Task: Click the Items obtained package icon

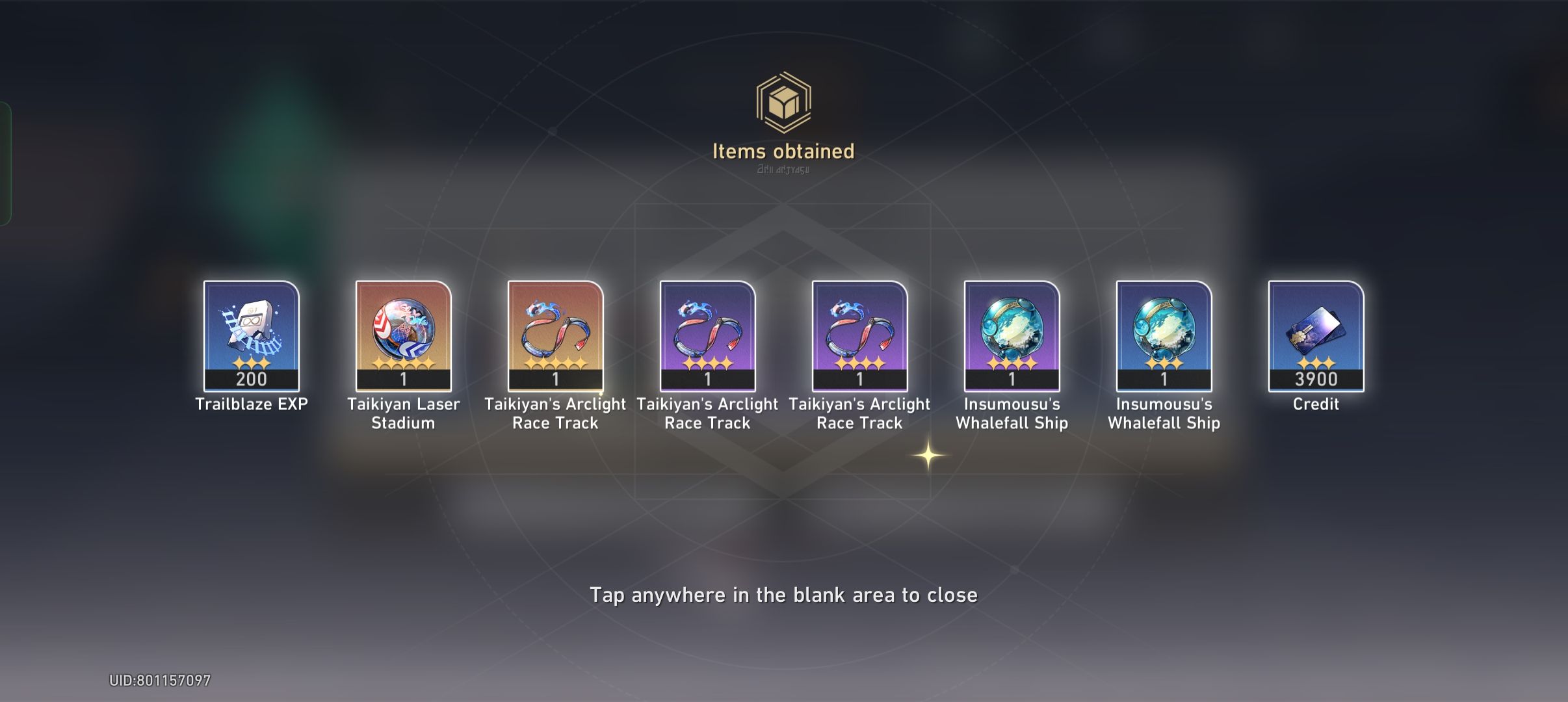Action: pos(783,103)
